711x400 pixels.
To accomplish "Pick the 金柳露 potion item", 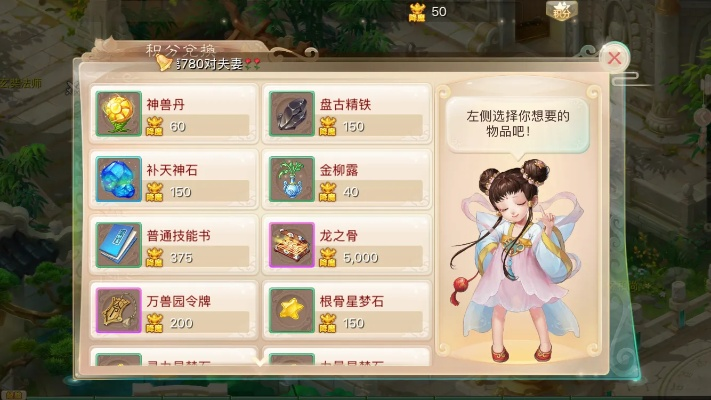I will [x=345, y=180].
